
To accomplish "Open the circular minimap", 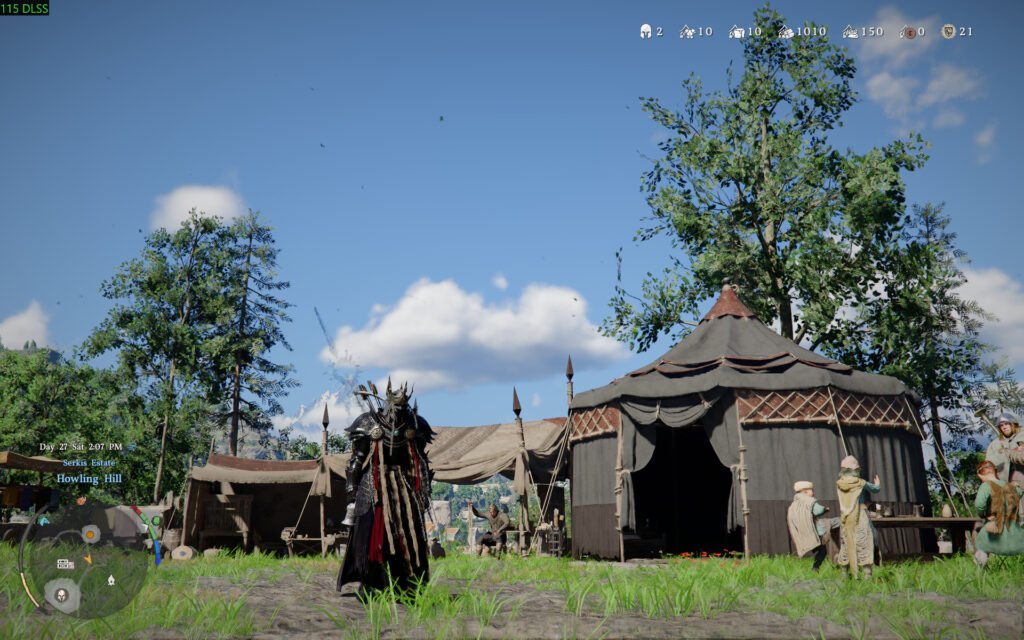I will coord(83,561).
